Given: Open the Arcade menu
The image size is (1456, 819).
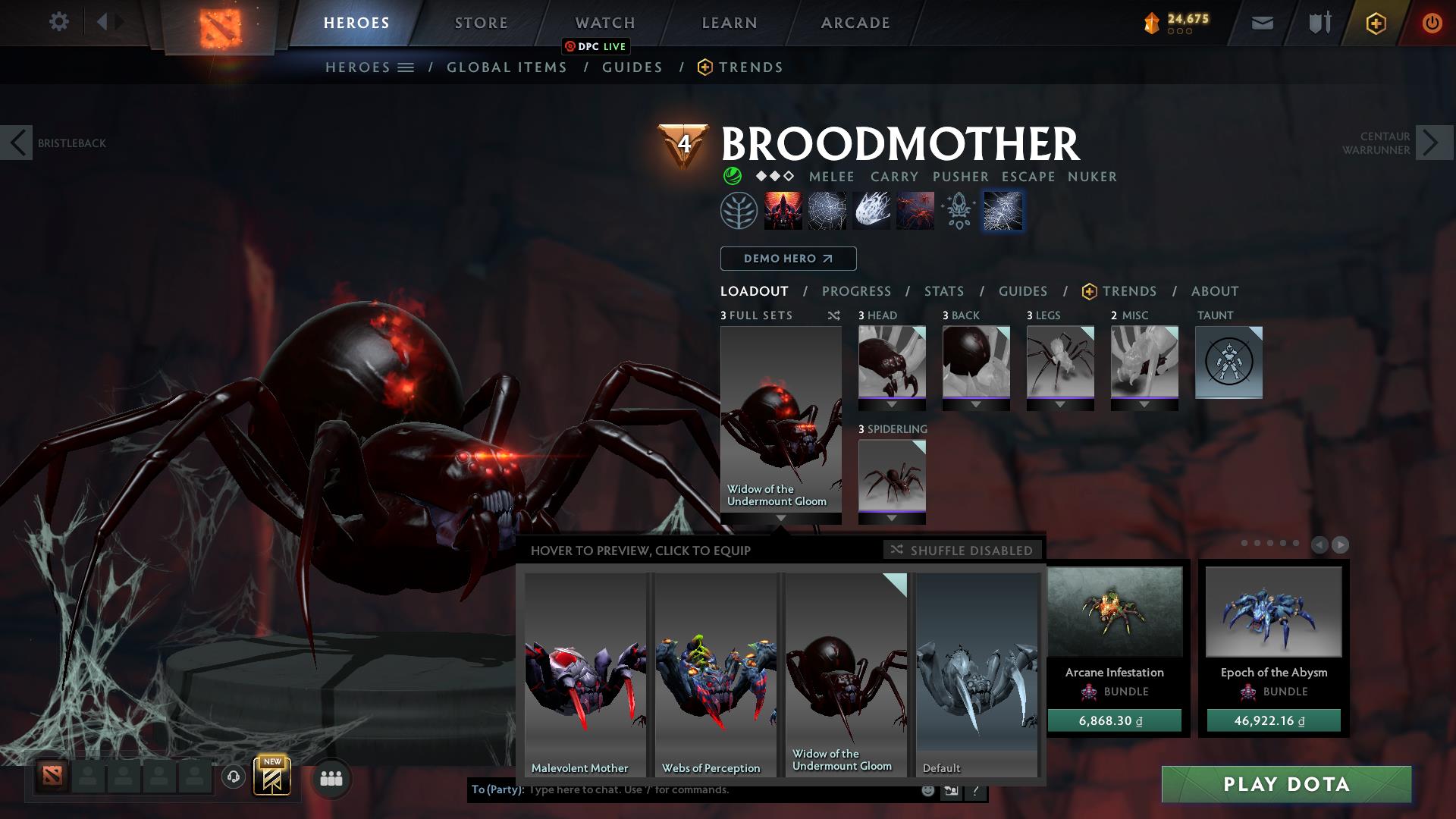Looking at the screenshot, I should tap(855, 23).
